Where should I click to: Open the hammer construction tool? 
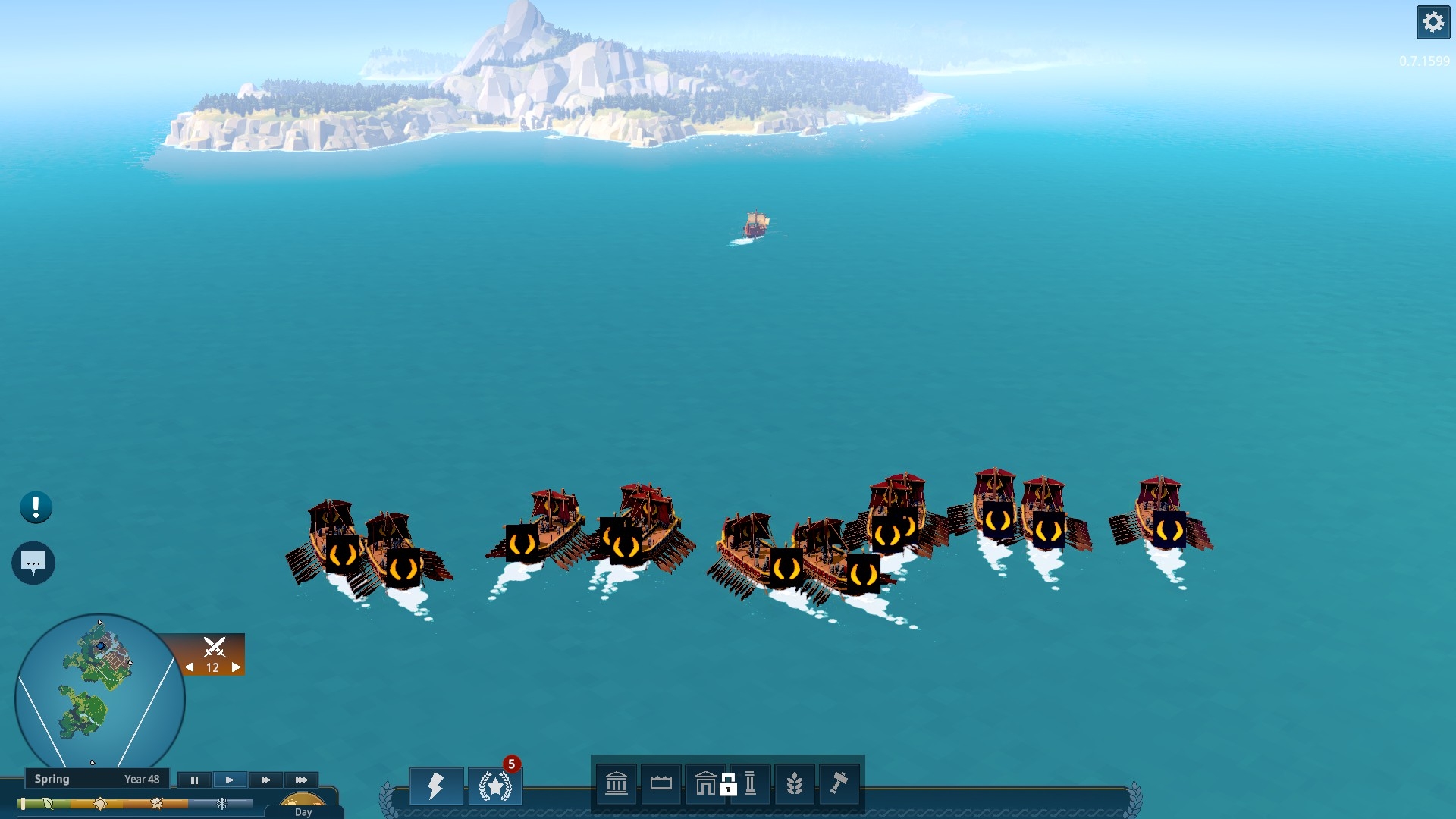click(839, 783)
